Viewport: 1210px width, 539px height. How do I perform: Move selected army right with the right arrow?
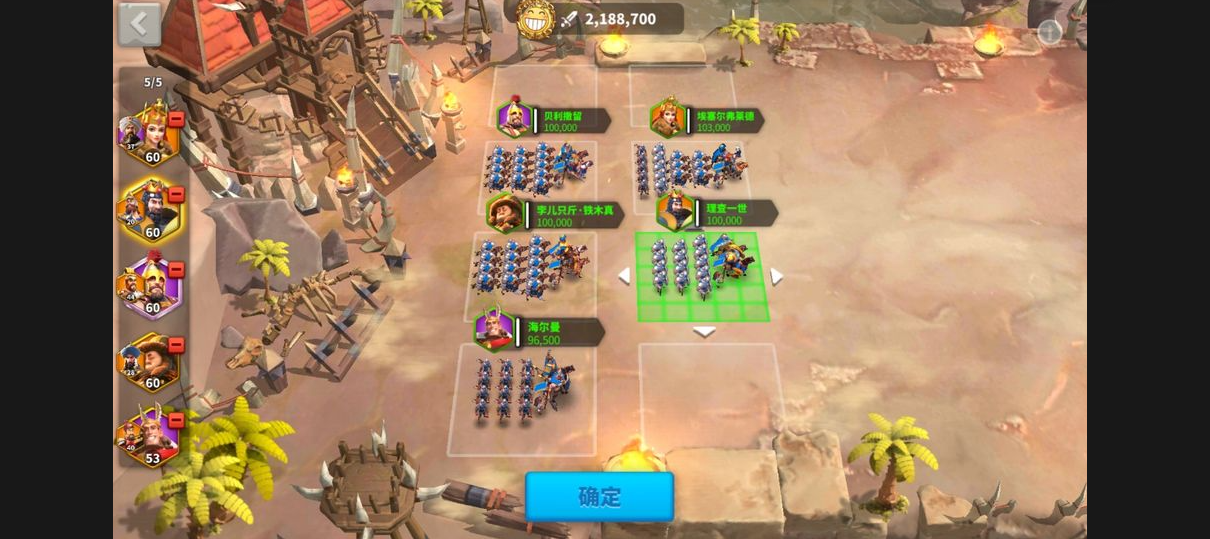[x=777, y=276]
